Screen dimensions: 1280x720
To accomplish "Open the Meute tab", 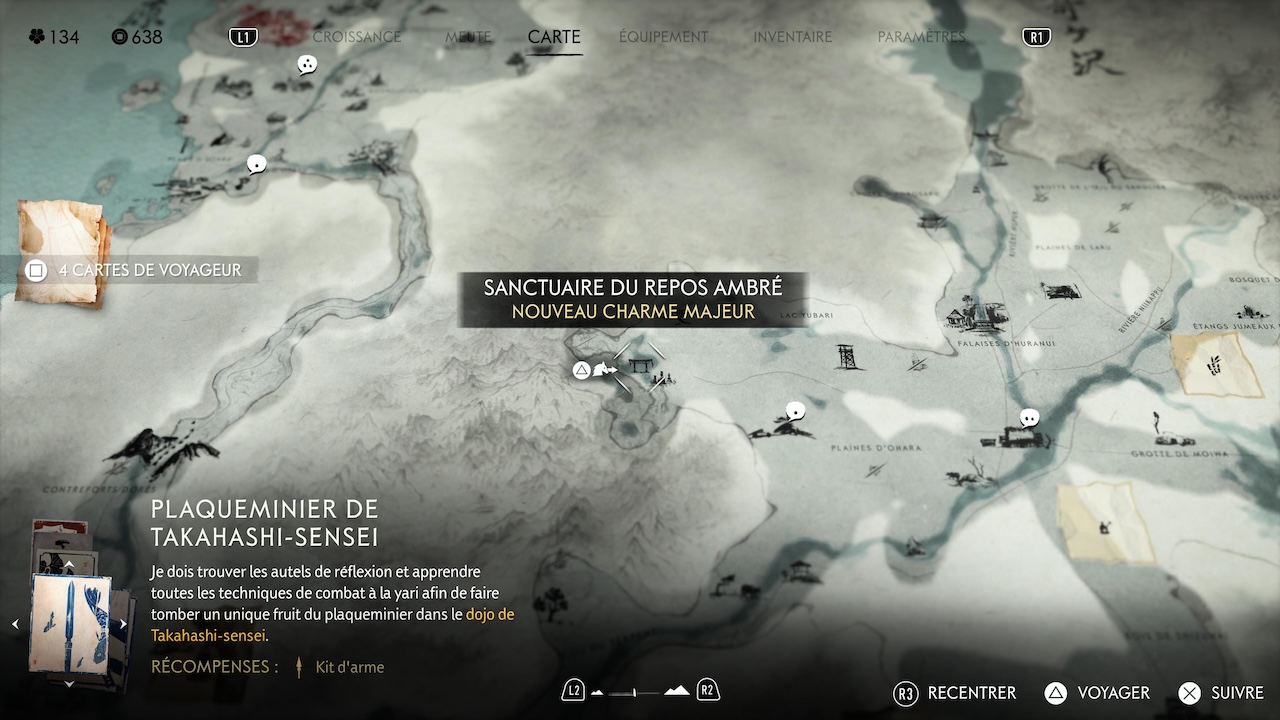I will click(x=468, y=37).
